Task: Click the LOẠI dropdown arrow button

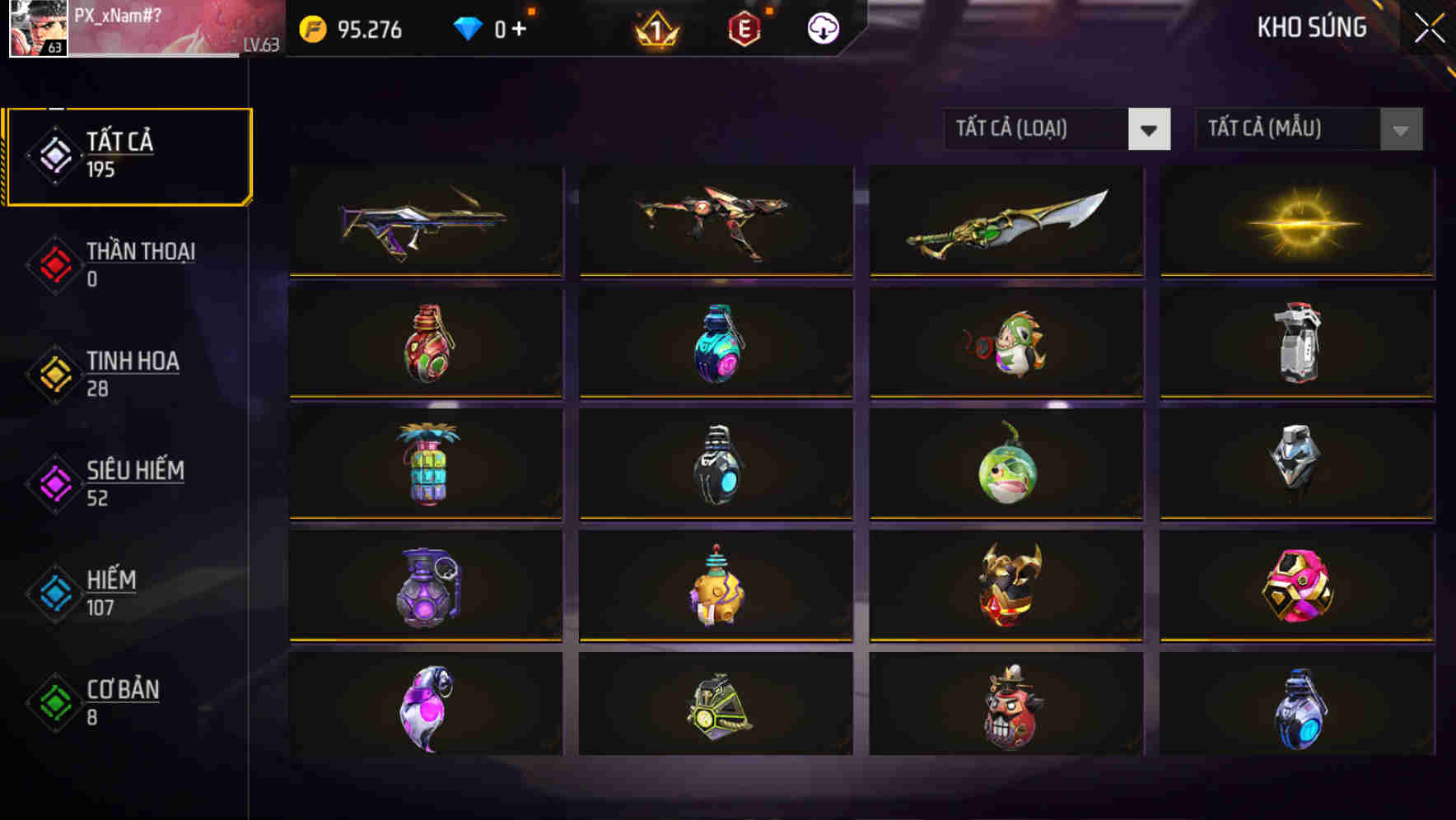Action: point(1150,129)
